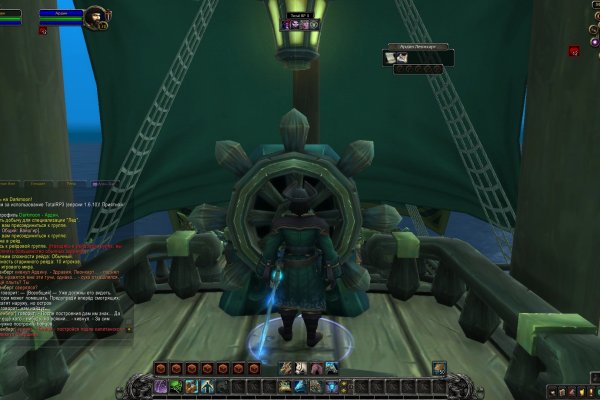Use the green ability in the action bar
This screenshot has width=600, height=400.
(x=176, y=386)
